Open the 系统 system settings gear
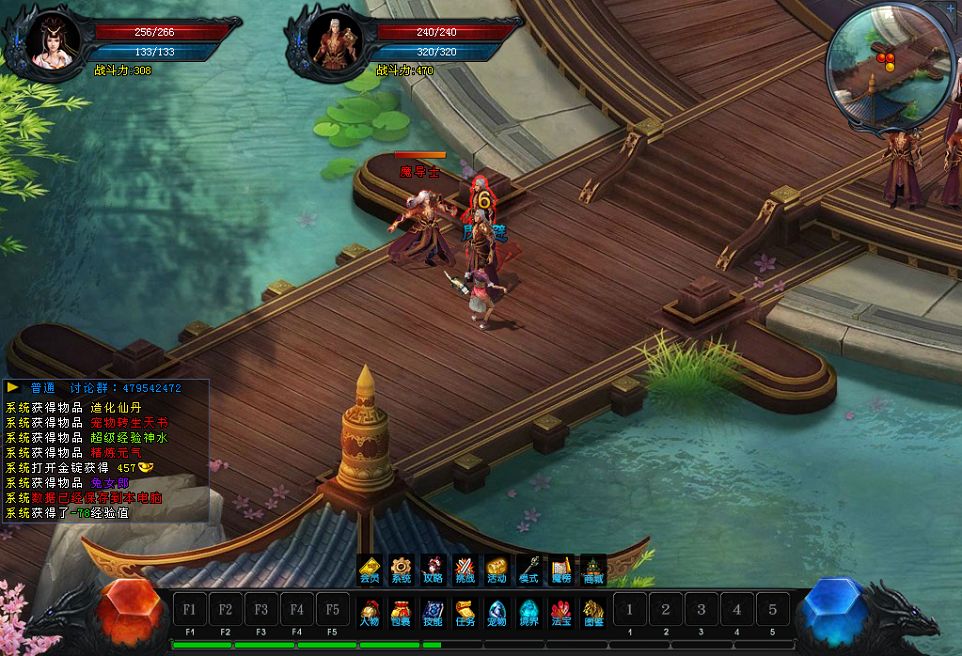Image resolution: width=962 pixels, height=656 pixels. 401,570
